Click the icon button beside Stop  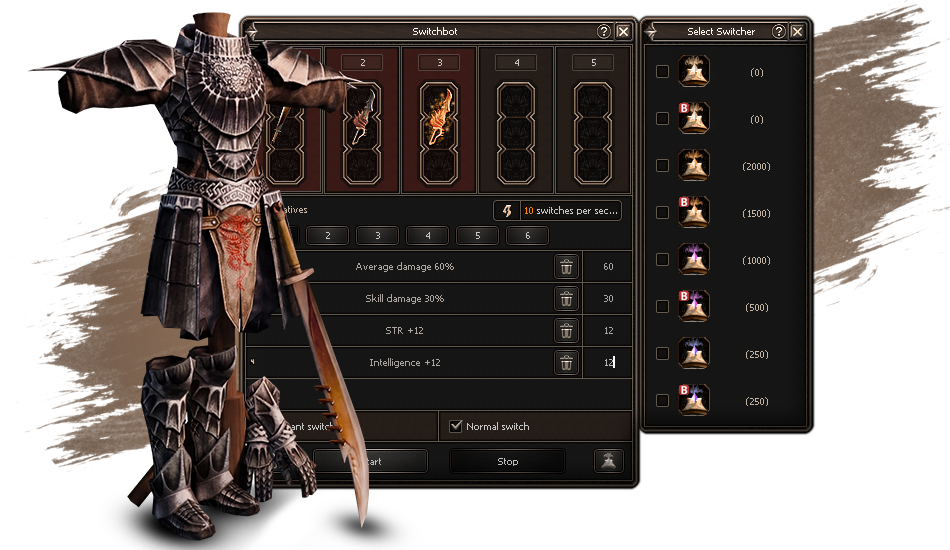608,461
